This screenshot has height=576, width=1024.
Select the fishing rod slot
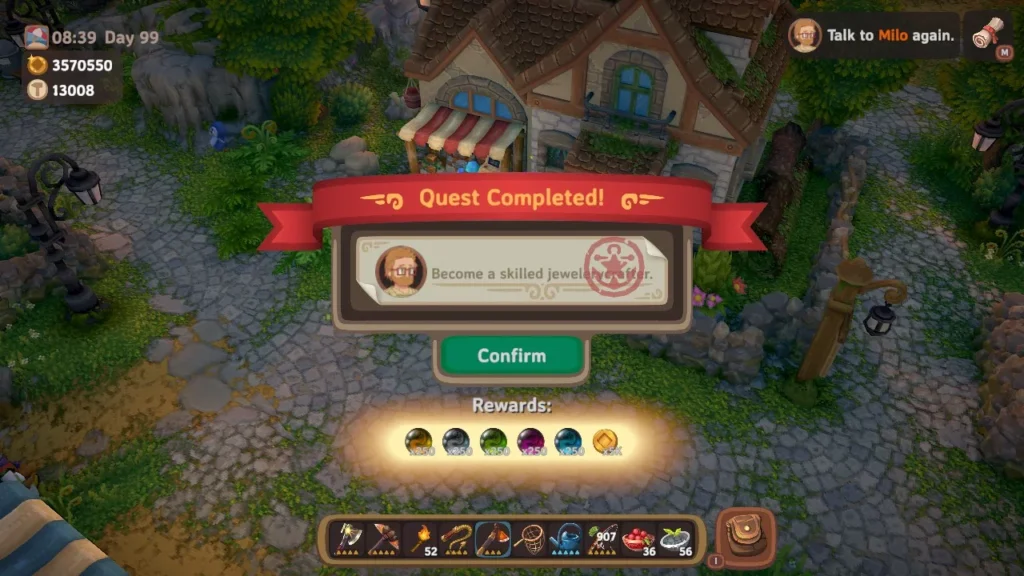pos(600,538)
